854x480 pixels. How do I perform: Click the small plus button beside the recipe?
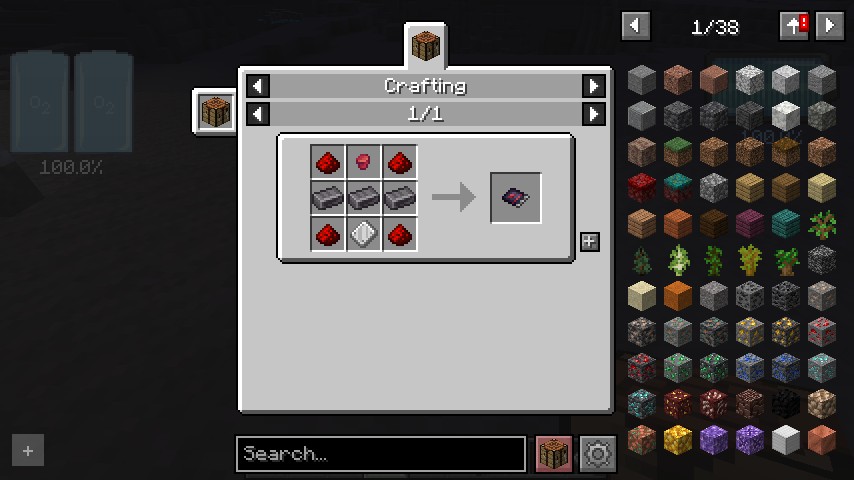click(x=590, y=242)
